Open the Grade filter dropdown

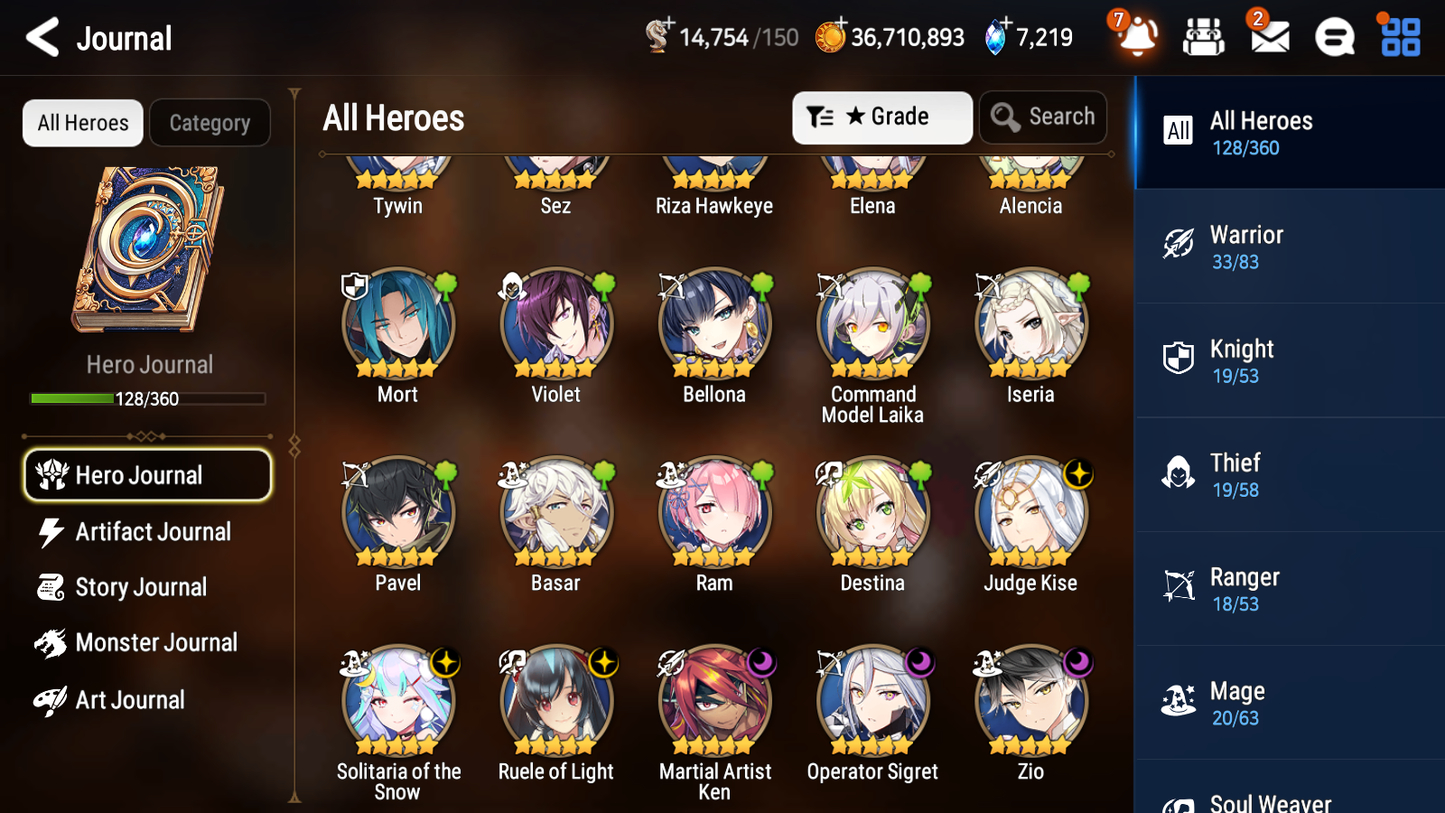(x=882, y=117)
